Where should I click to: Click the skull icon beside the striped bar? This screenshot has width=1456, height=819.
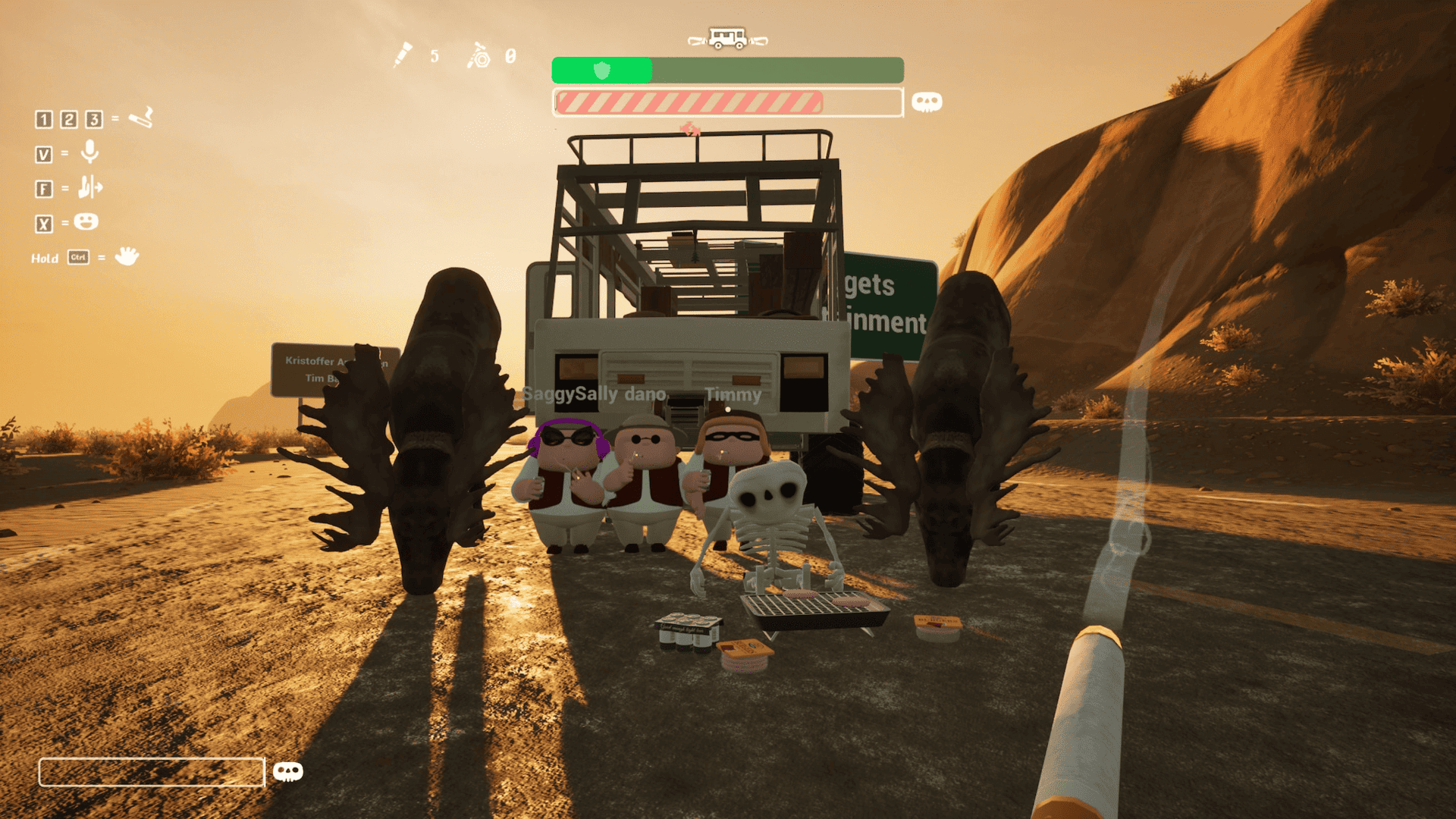click(927, 102)
